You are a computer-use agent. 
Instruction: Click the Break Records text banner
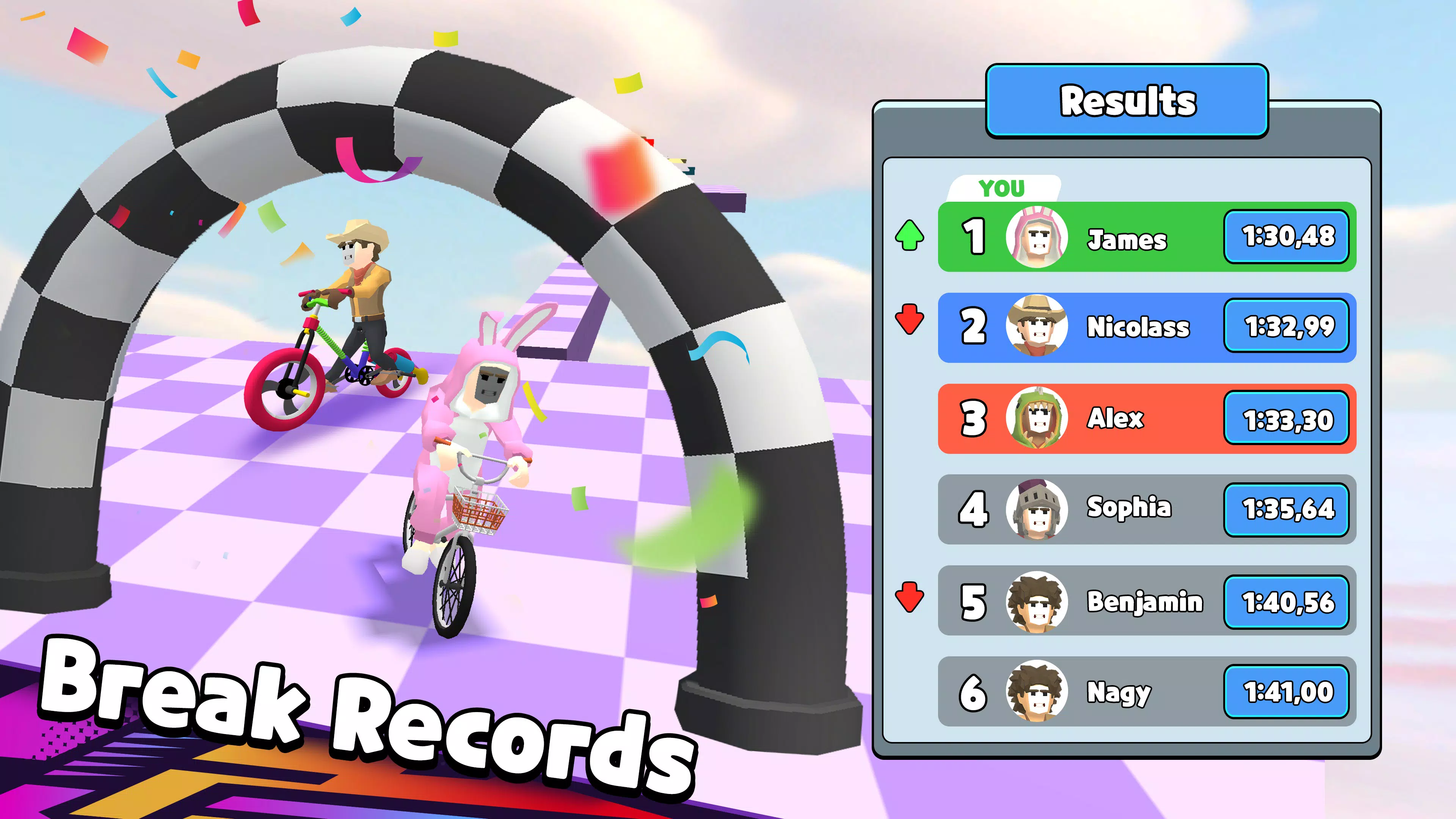coord(367,718)
